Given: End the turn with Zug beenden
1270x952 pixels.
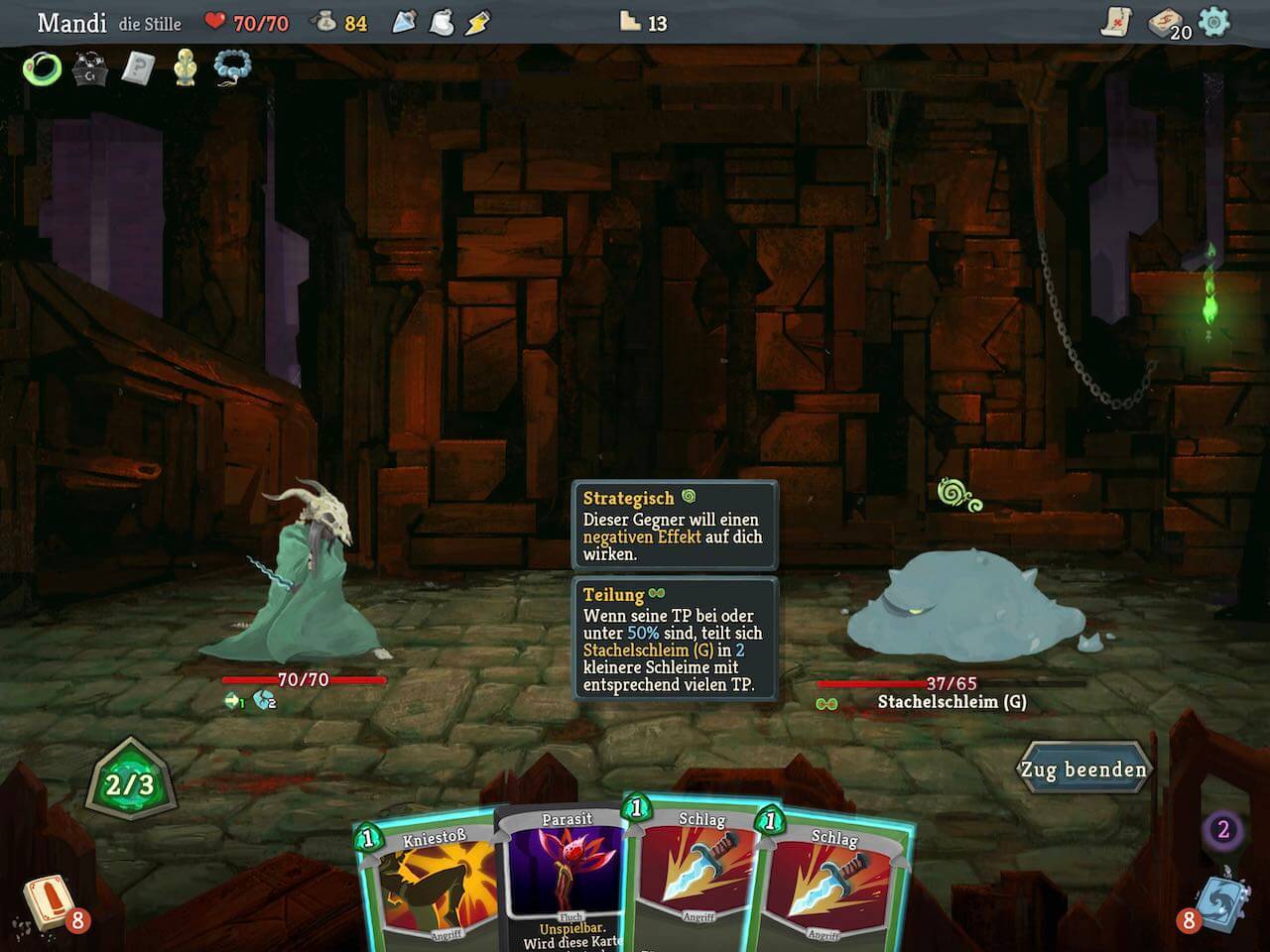Looking at the screenshot, I should [x=1083, y=769].
